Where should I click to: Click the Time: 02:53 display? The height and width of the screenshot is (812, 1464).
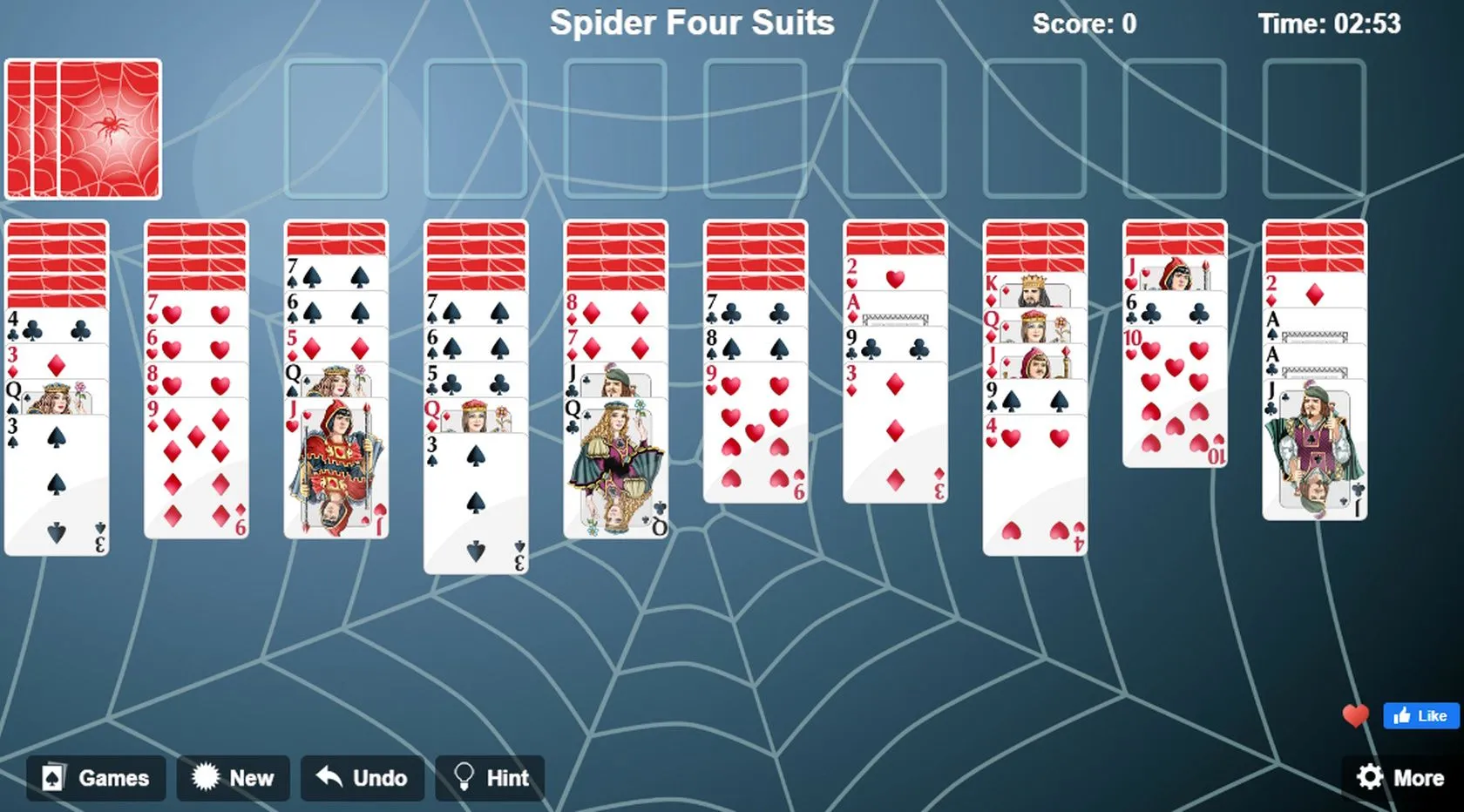(1331, 24)
